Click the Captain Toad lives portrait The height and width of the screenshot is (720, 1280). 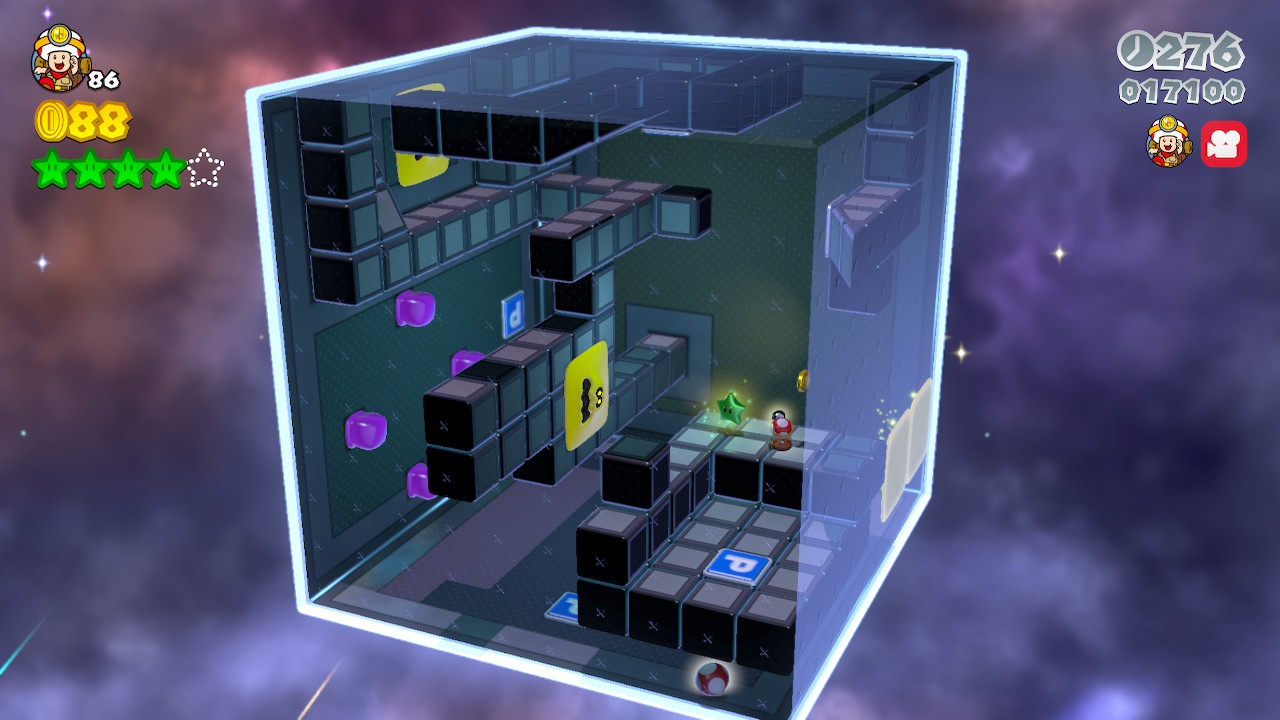point(60,58)
